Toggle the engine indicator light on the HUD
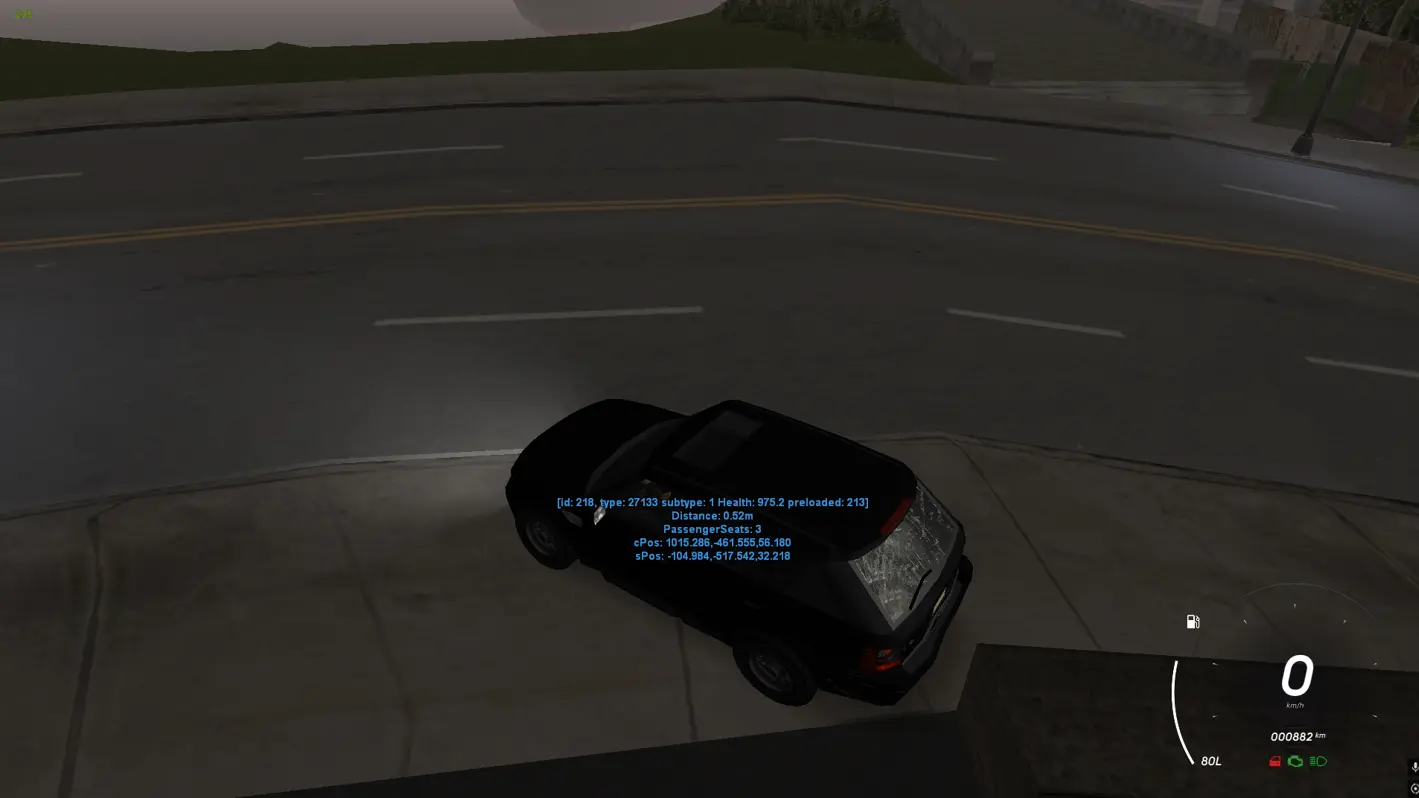The height and width of the screenshot is (798, 1419). (1295, 761)
